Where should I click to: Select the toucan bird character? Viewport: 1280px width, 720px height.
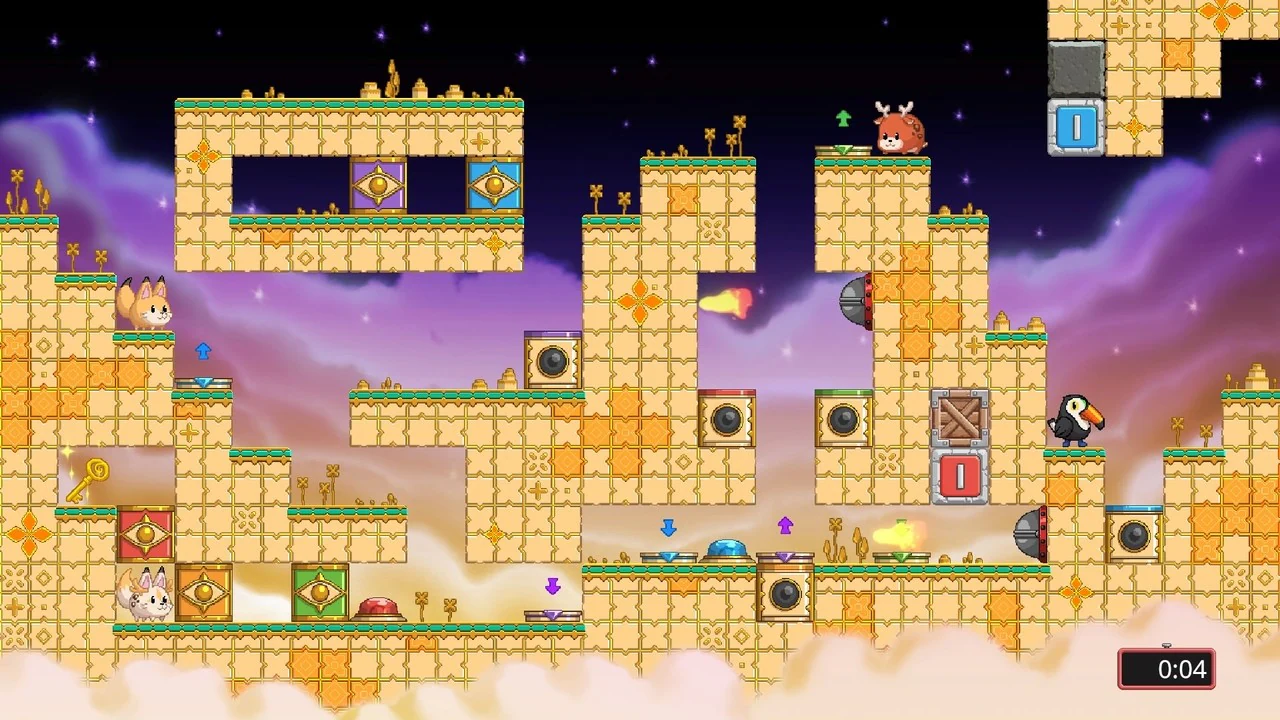[x=1077, y=423]
